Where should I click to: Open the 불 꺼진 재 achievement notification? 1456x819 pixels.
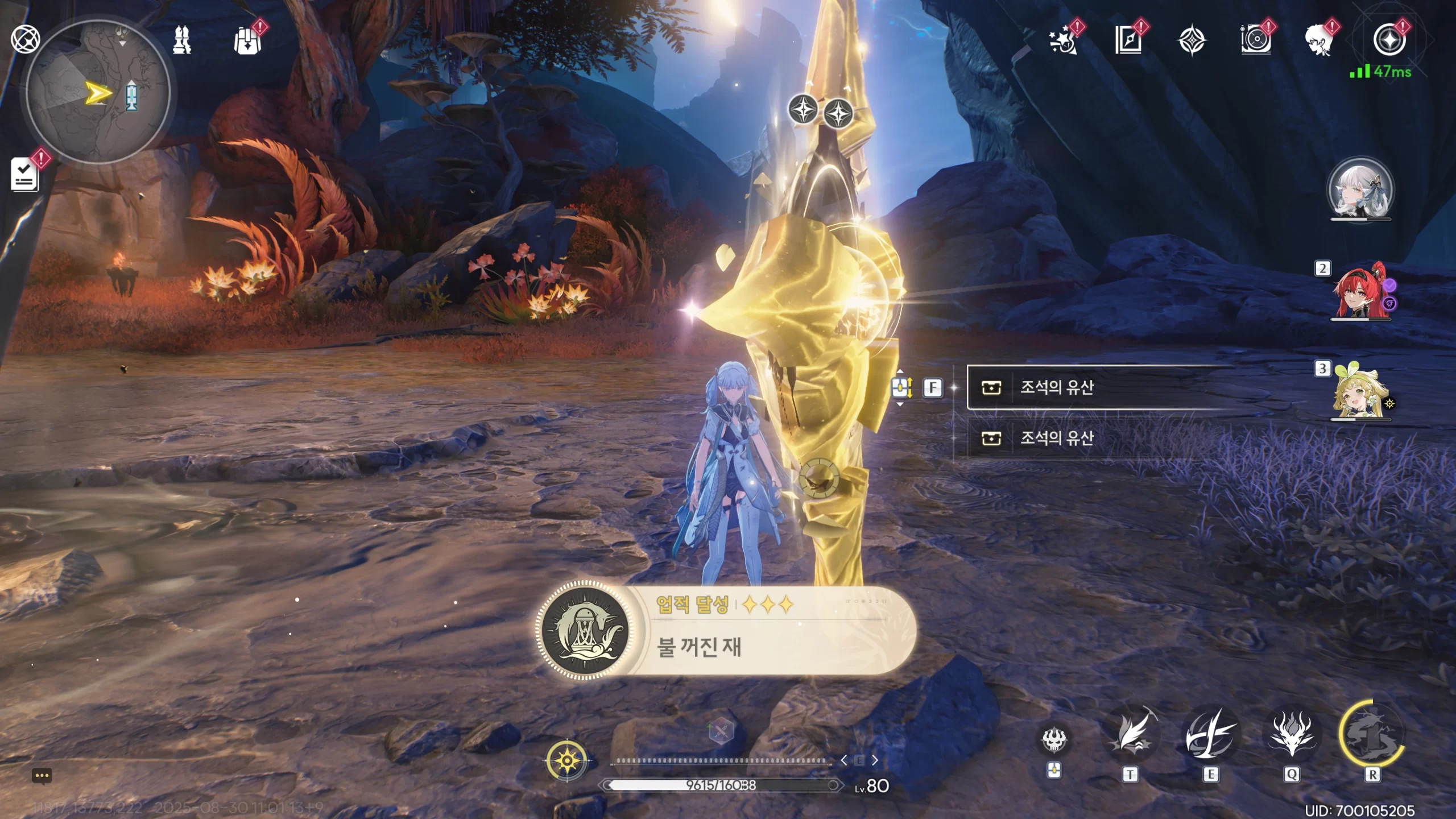pyautogui.click(x=726, y=631)
